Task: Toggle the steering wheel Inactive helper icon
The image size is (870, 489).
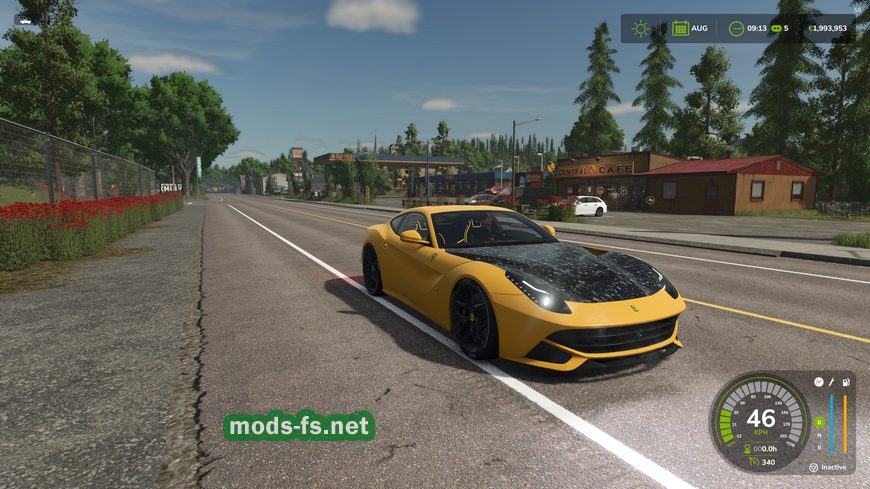Action: (x=813, y=467)
